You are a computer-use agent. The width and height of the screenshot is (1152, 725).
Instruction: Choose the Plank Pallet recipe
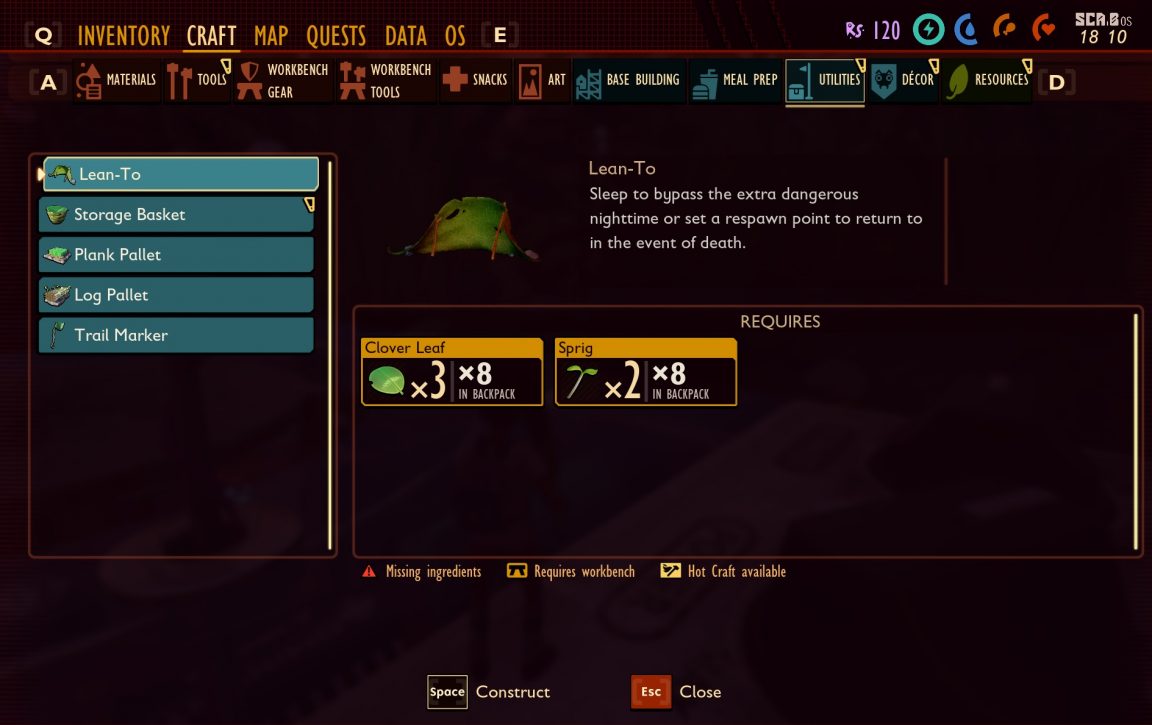coord(177,255)
